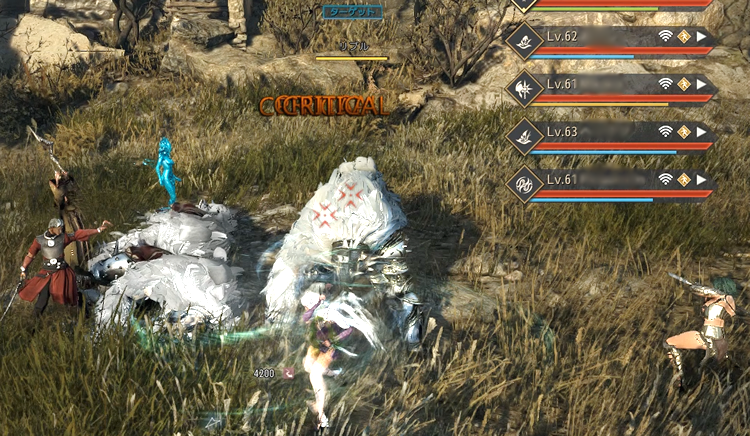Select the class emblem beside Lv.62

click(523, 40)
